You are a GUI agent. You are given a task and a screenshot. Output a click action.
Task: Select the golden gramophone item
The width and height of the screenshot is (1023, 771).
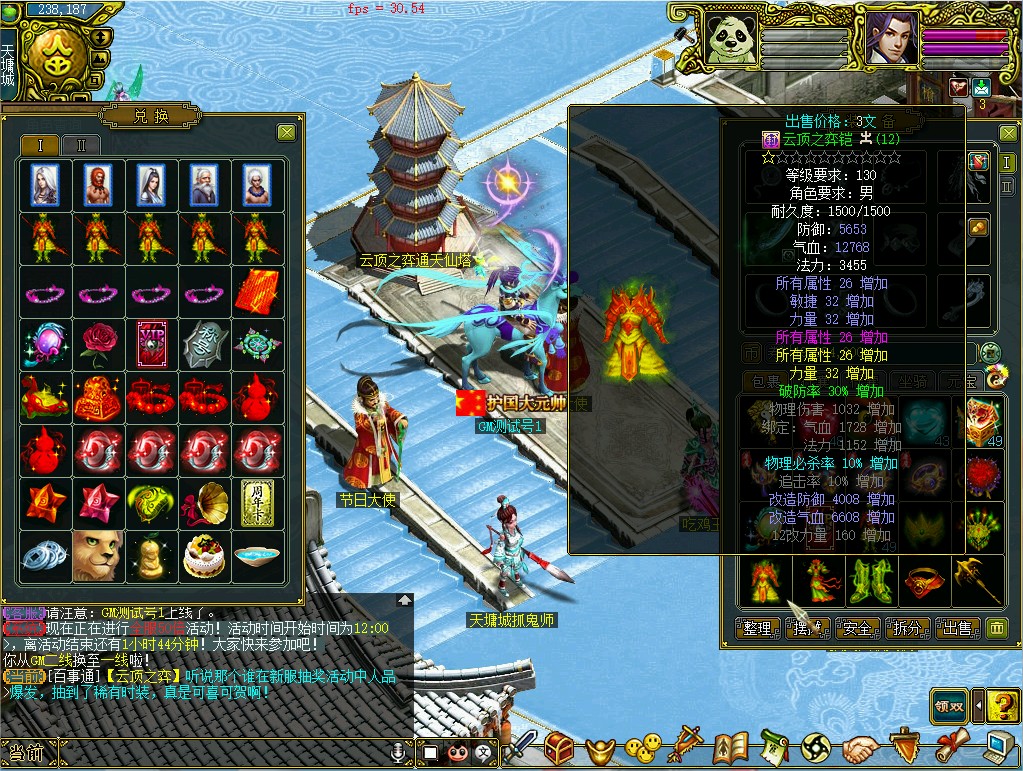coord(205,500)
